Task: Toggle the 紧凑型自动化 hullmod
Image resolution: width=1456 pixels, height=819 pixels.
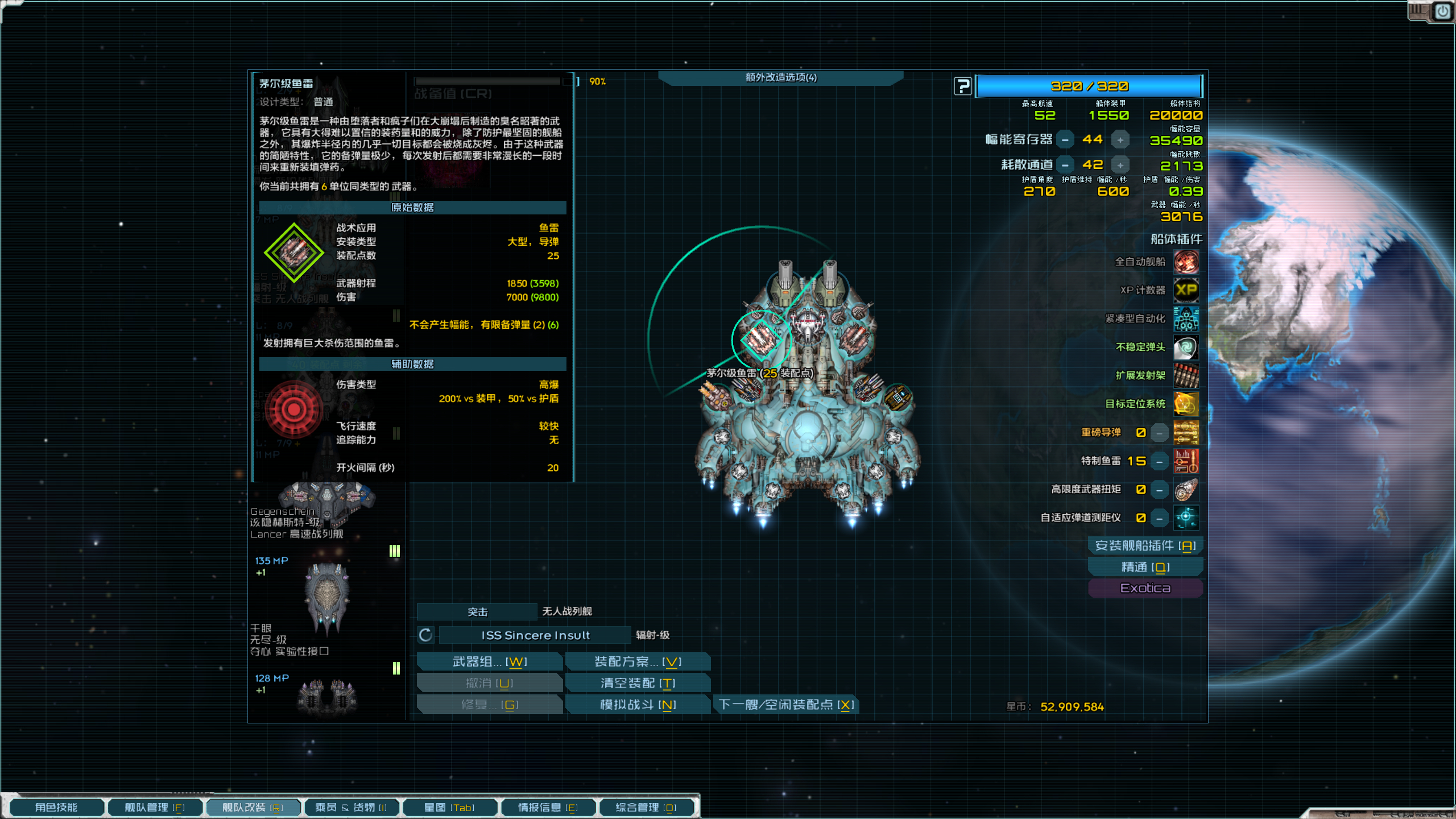Action: coord(1186,319)
